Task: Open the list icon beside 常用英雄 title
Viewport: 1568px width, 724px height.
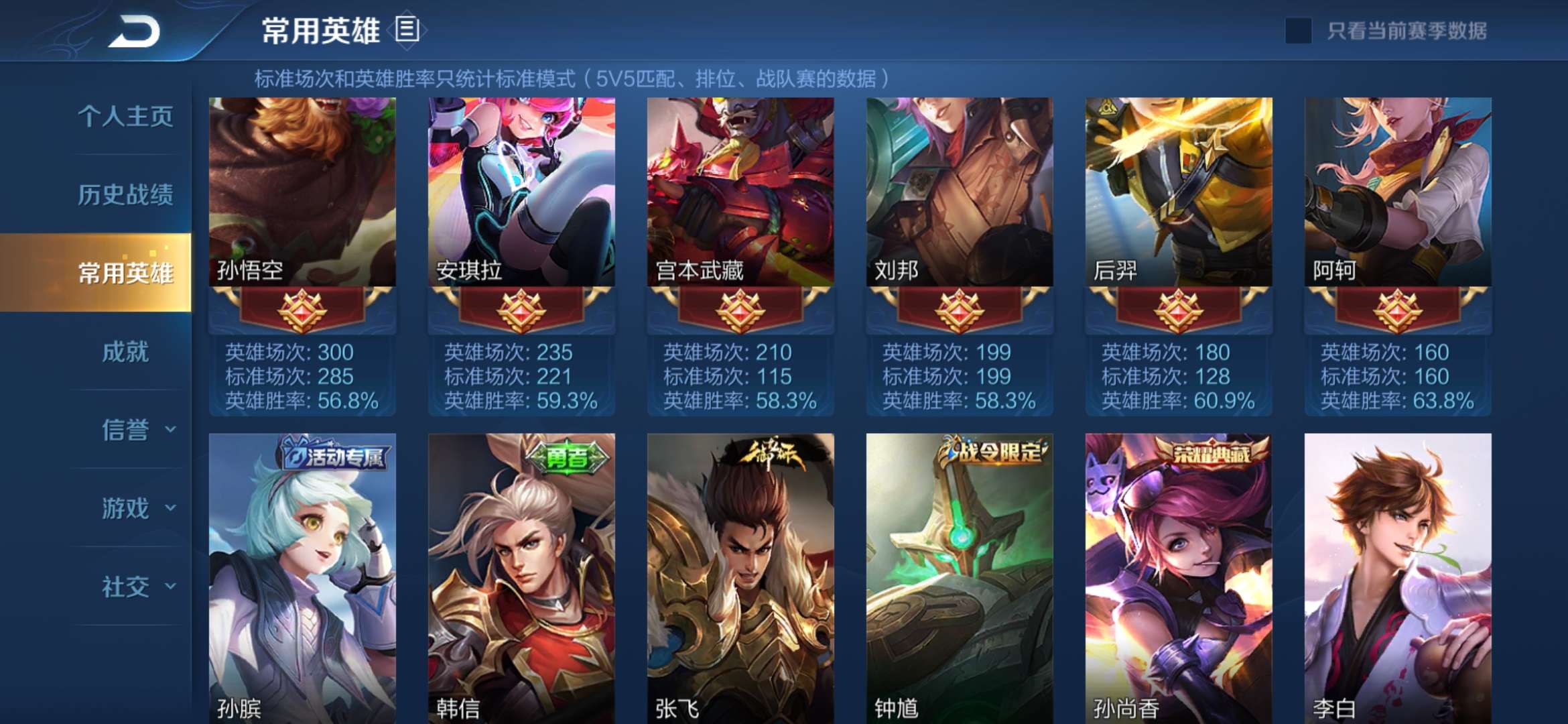Action: tap(407, 29)
